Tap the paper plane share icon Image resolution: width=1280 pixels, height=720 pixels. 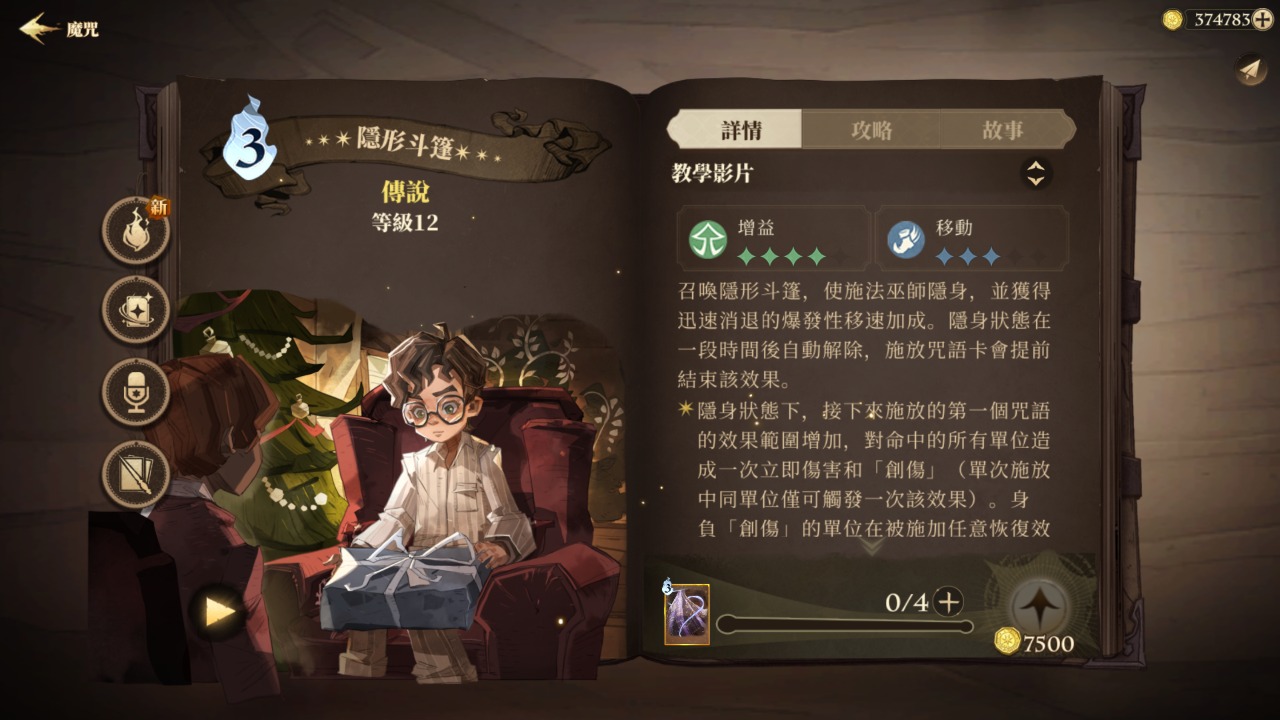point(1251,69)
